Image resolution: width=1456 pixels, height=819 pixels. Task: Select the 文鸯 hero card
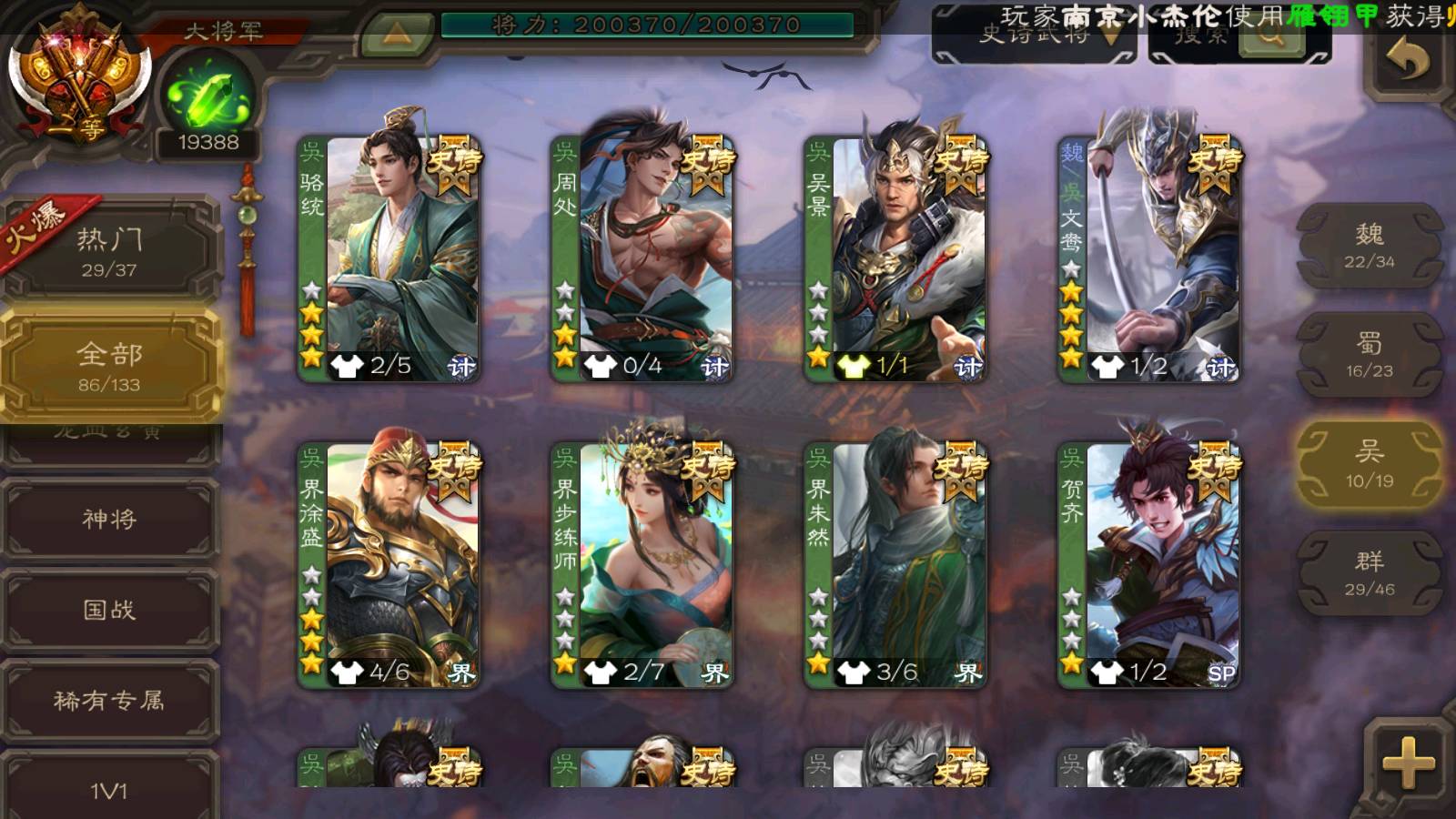coord(1148,258)
